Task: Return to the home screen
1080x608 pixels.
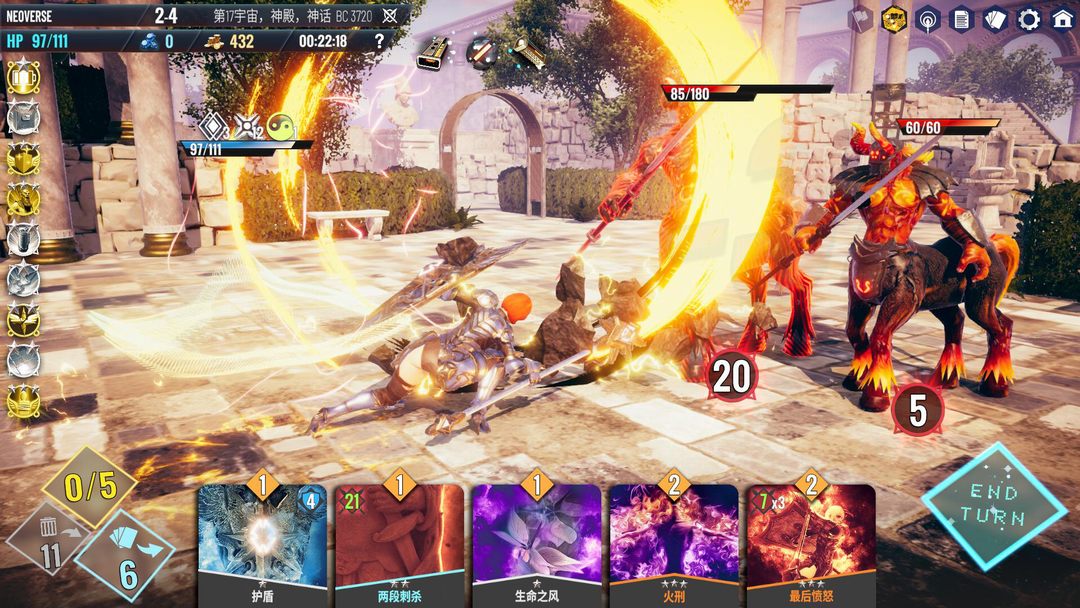Action: click(1062, 19)
